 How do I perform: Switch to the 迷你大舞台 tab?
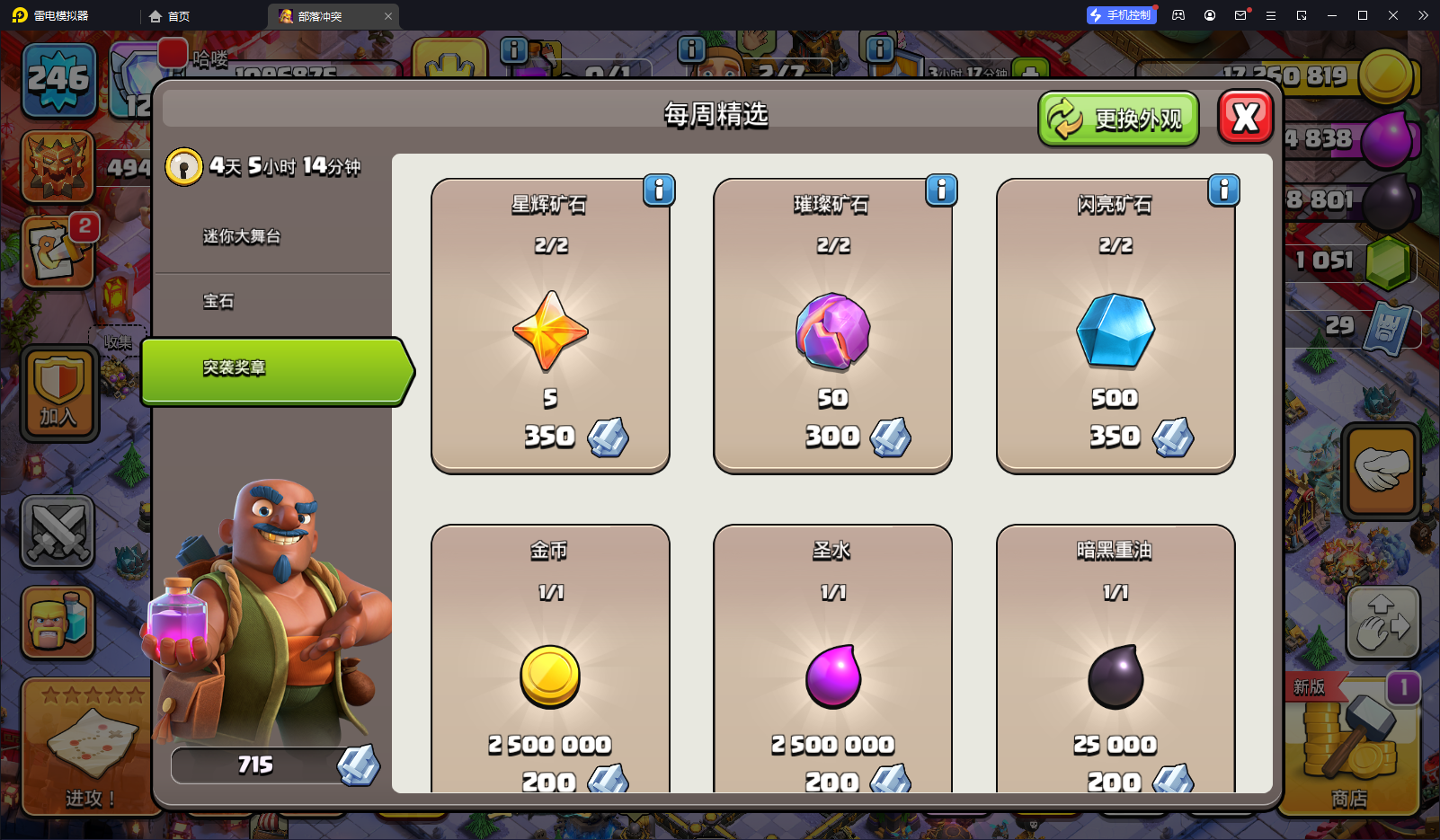click(x=242, y=237)
